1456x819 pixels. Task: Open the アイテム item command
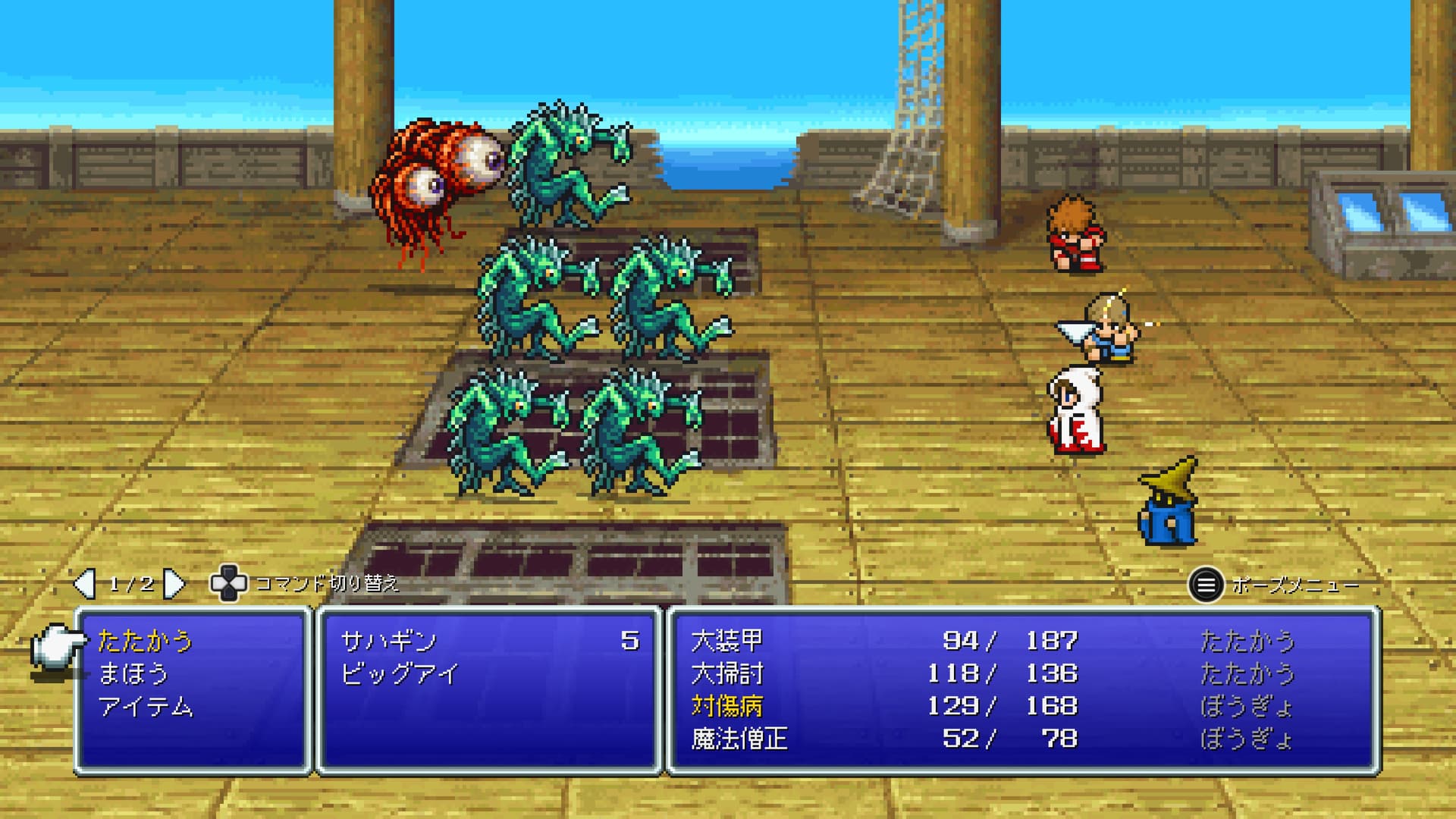[x=146, y=707]
